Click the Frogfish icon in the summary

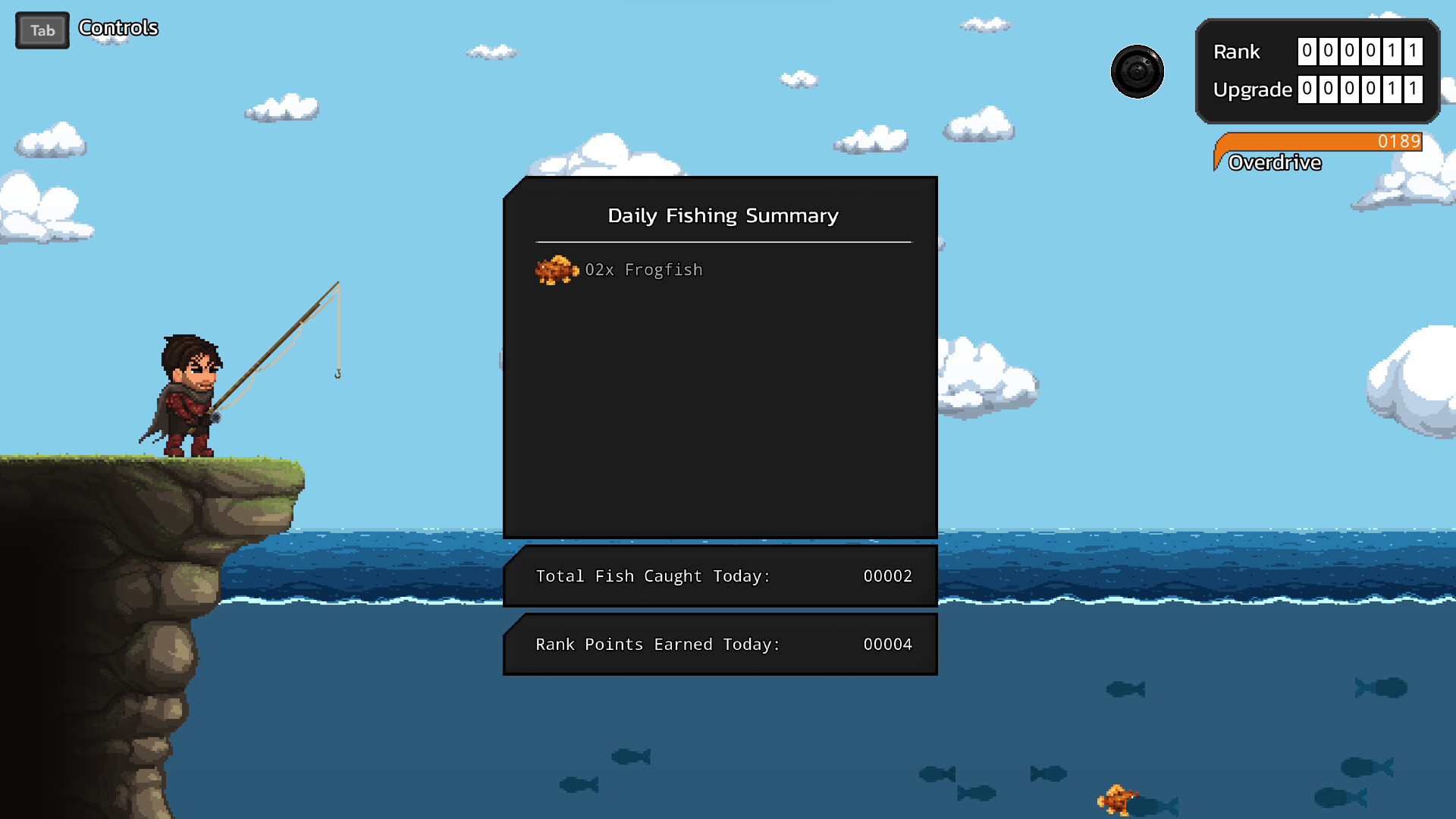pos(557,270)
